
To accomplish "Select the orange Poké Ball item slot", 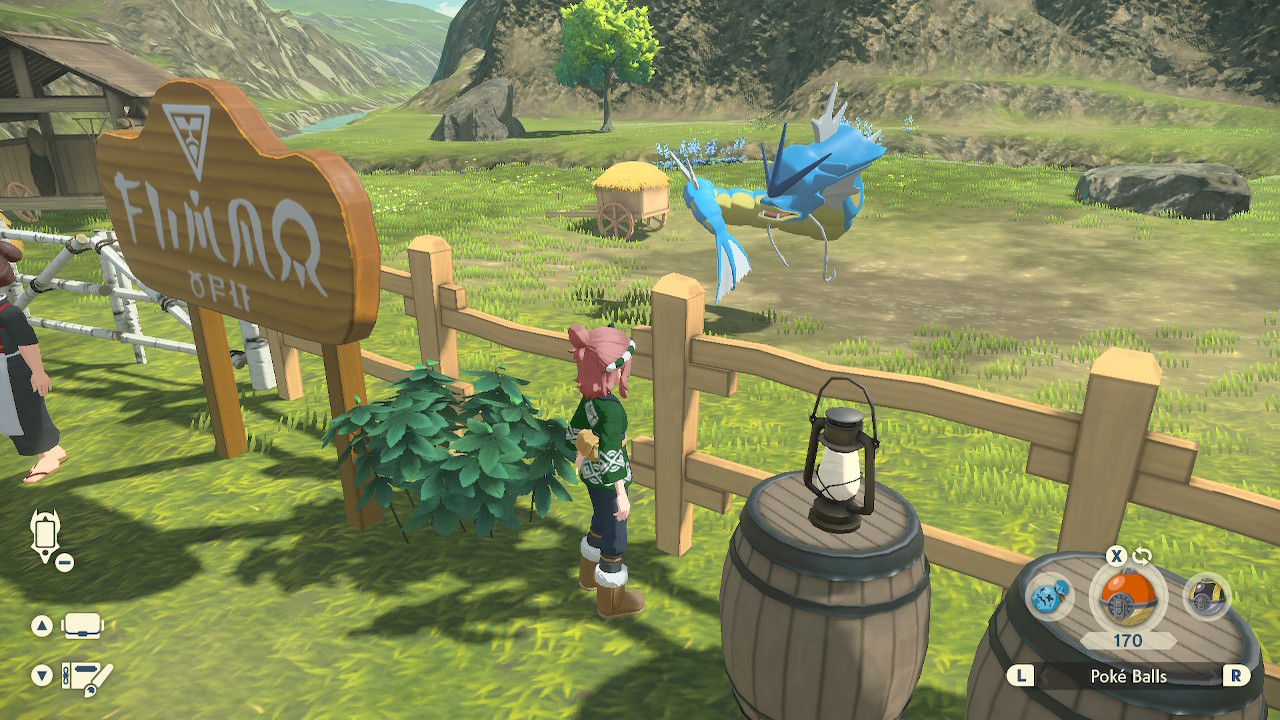I will (x=1128, y=598).
